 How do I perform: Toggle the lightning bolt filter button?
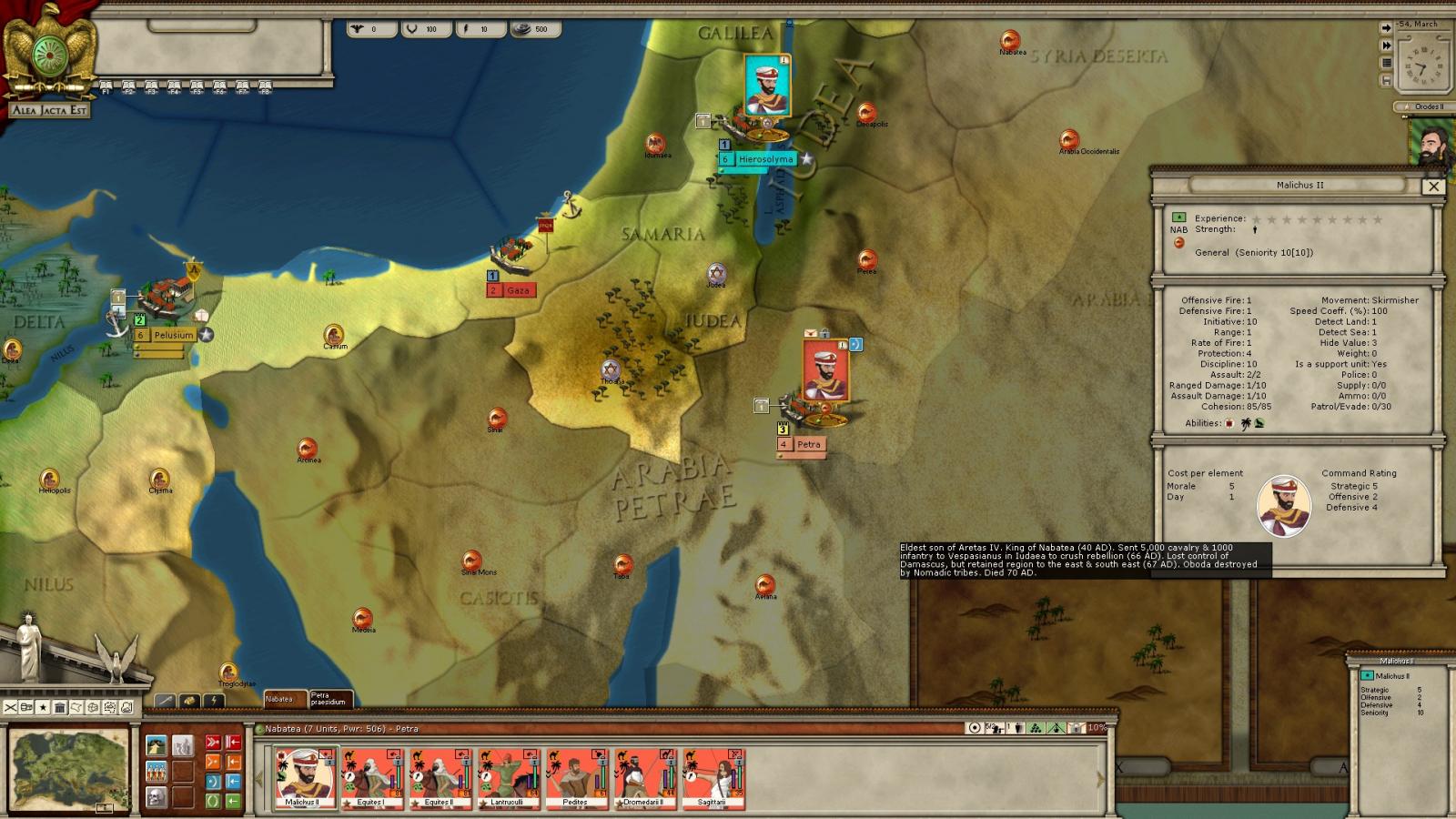coord(213,701)
